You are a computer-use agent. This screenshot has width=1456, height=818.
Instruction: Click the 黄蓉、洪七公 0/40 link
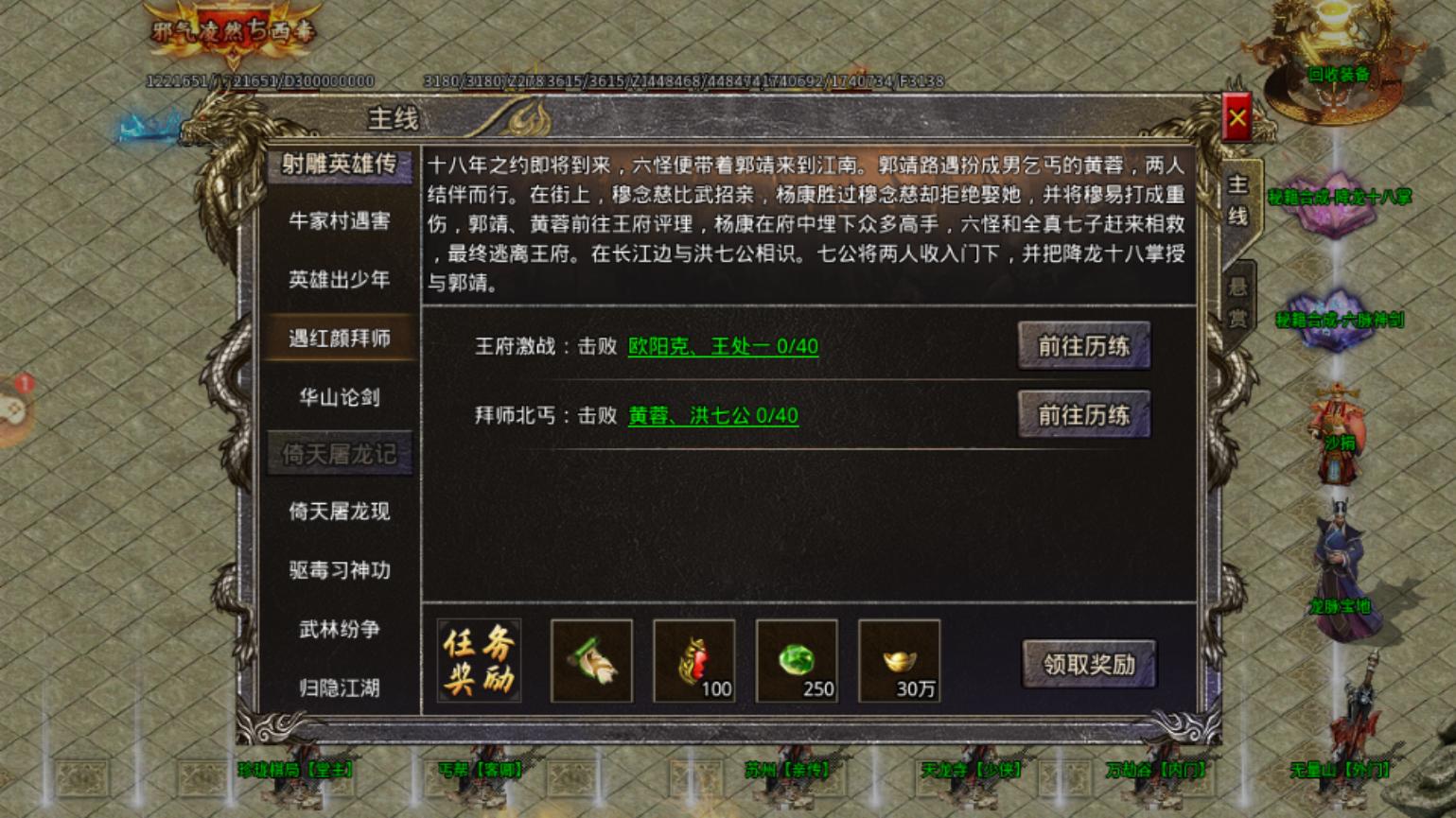click(x=711, y=415)
